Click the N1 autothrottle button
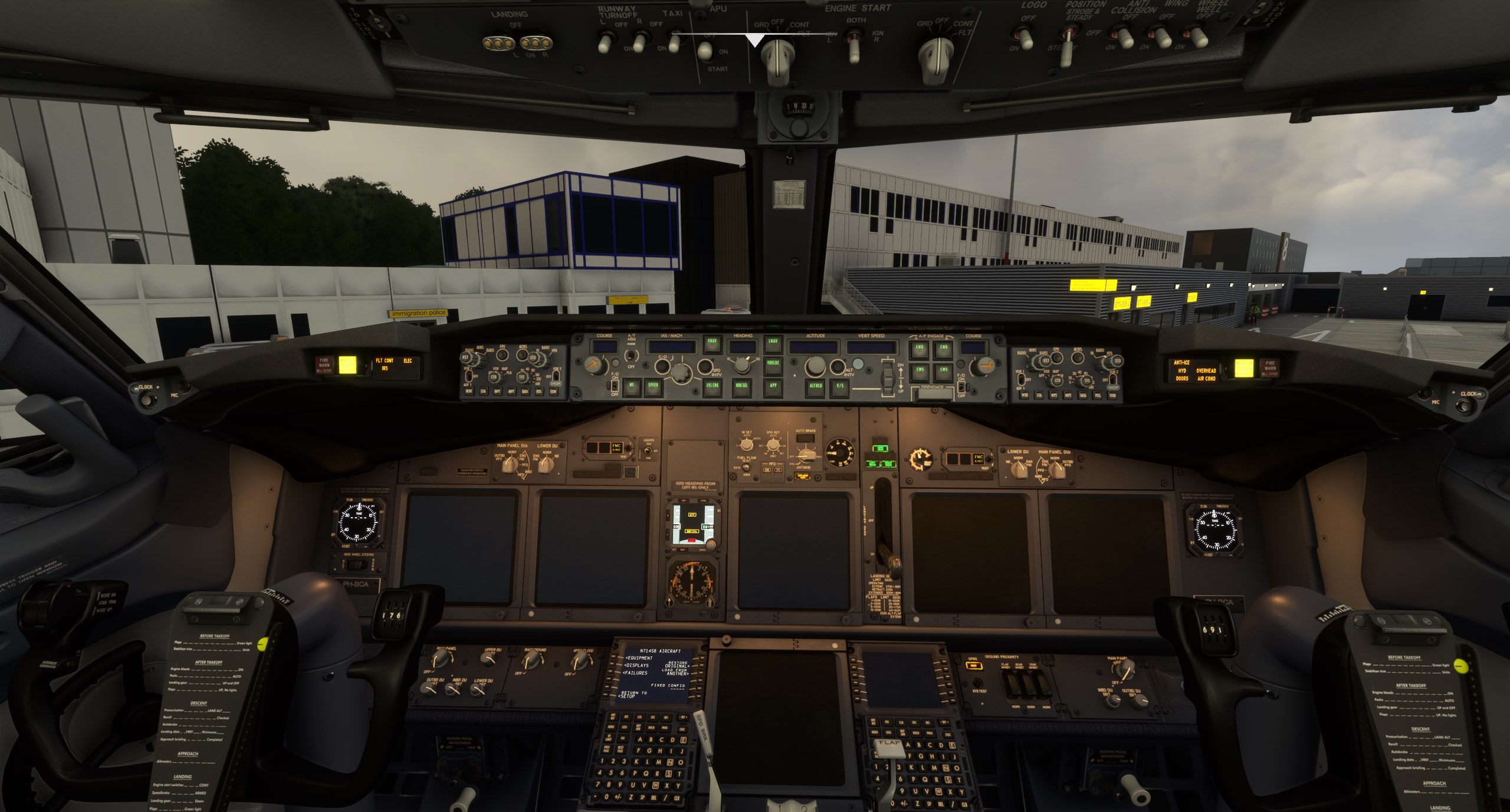The width and height of the screenshot is (1510, 812). pos(631,386)
